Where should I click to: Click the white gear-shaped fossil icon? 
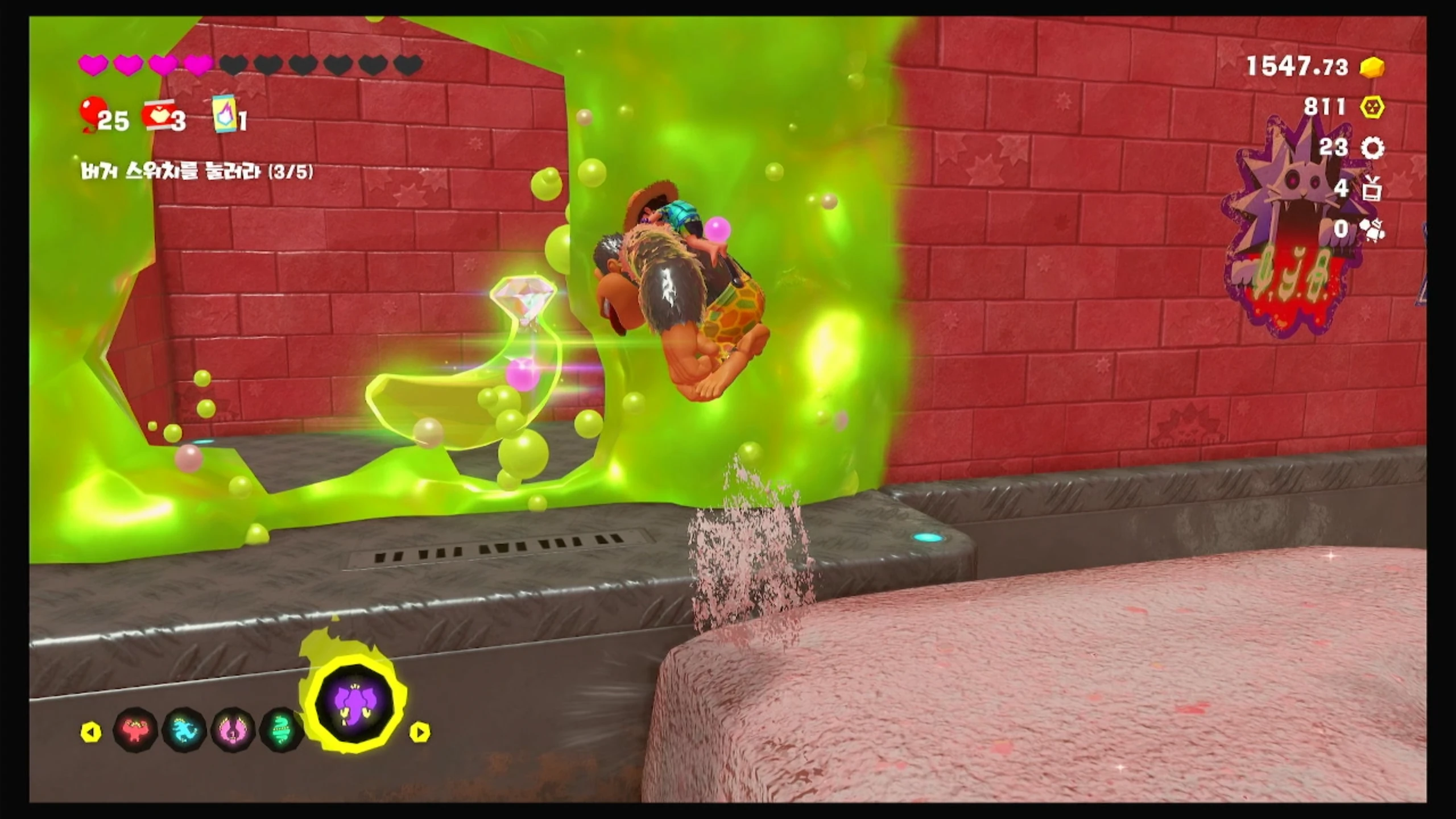click(1372, 148)
